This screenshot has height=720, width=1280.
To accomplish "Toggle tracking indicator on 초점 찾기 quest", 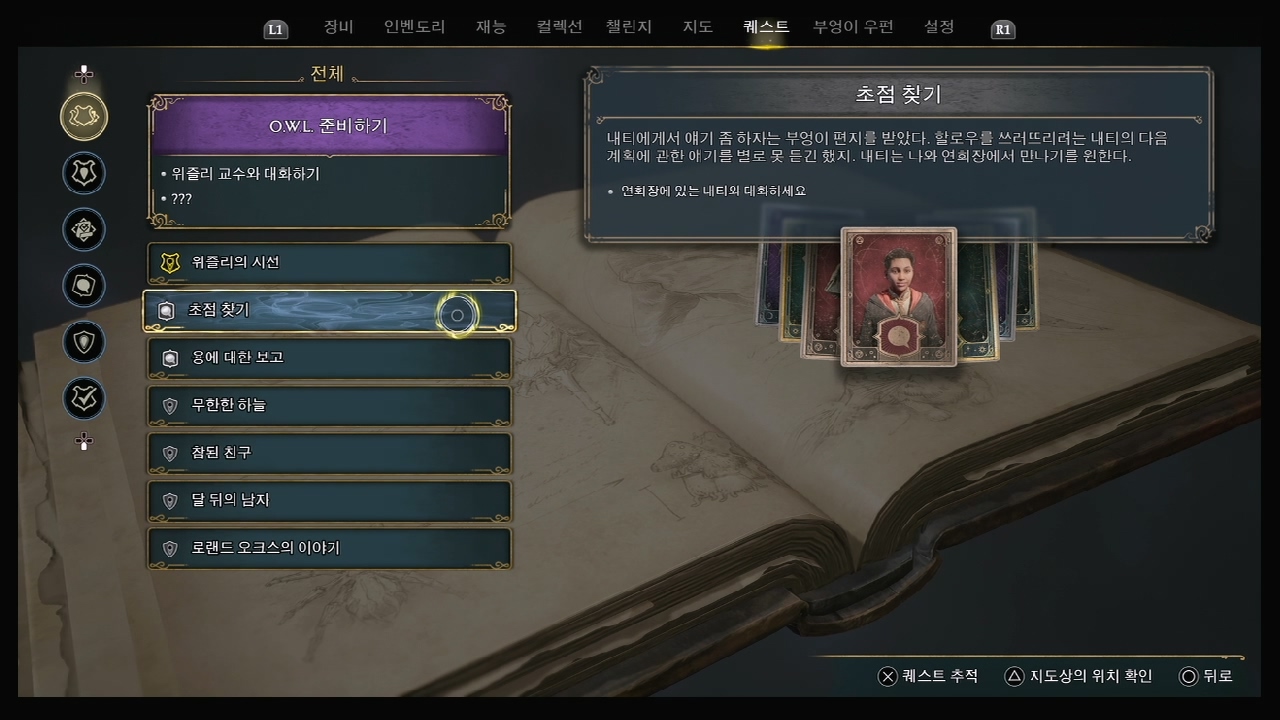I will tap(457, 314).
